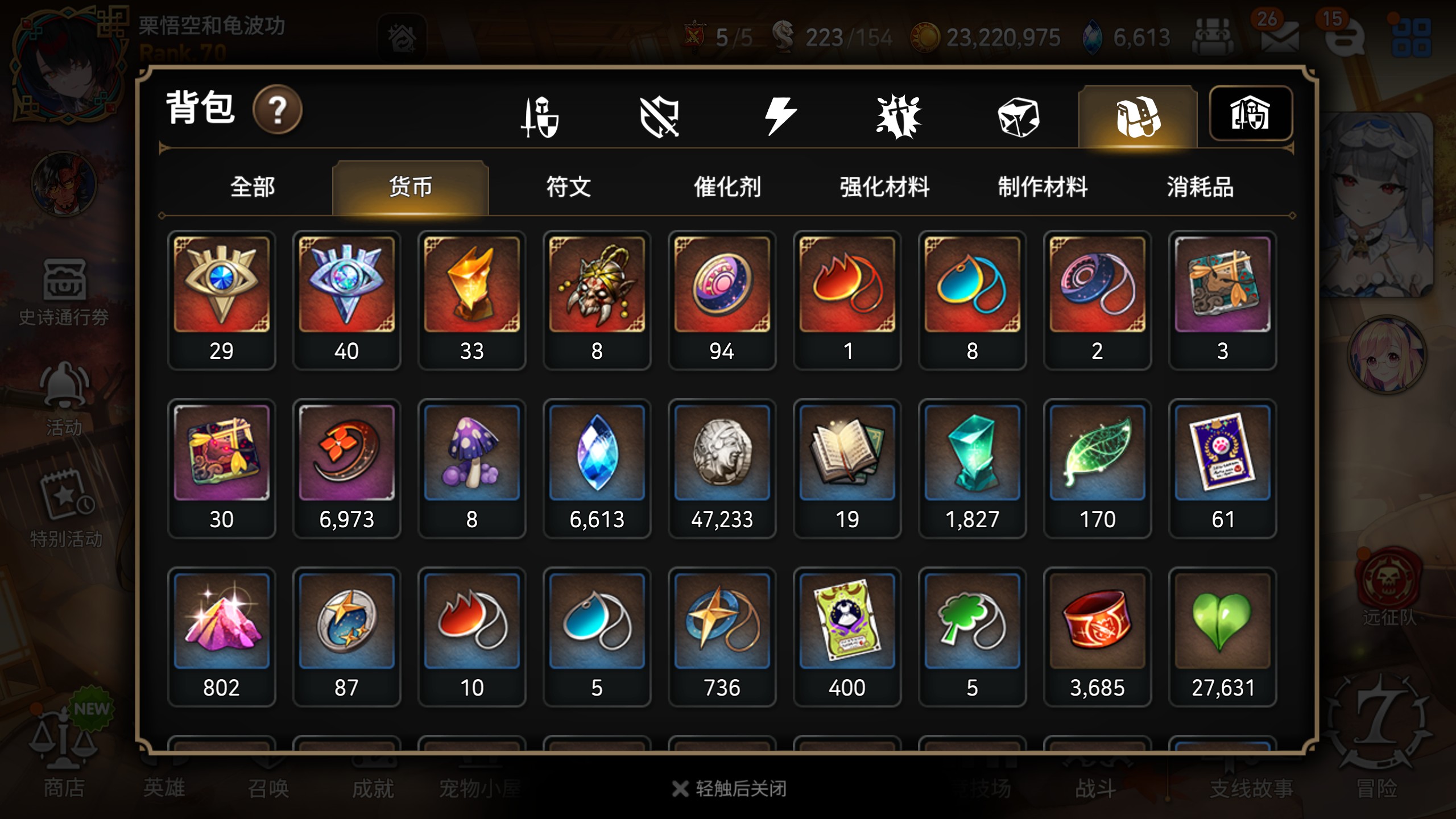Switch to the 全部 tab
Viewport: 1456px width, 819px height.
(x=253, y=187)
